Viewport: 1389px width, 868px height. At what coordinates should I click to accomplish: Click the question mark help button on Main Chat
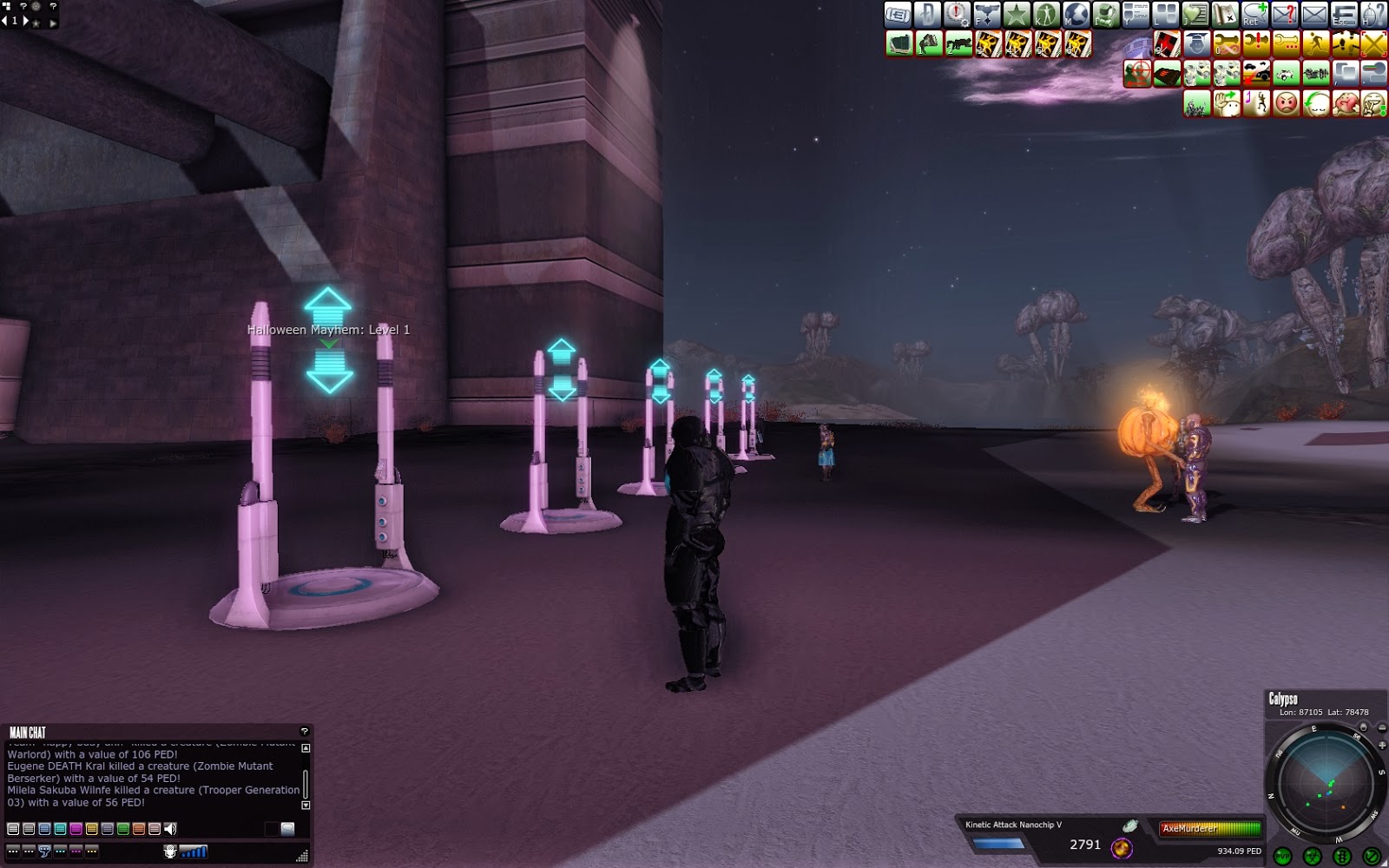coord(305,731)
